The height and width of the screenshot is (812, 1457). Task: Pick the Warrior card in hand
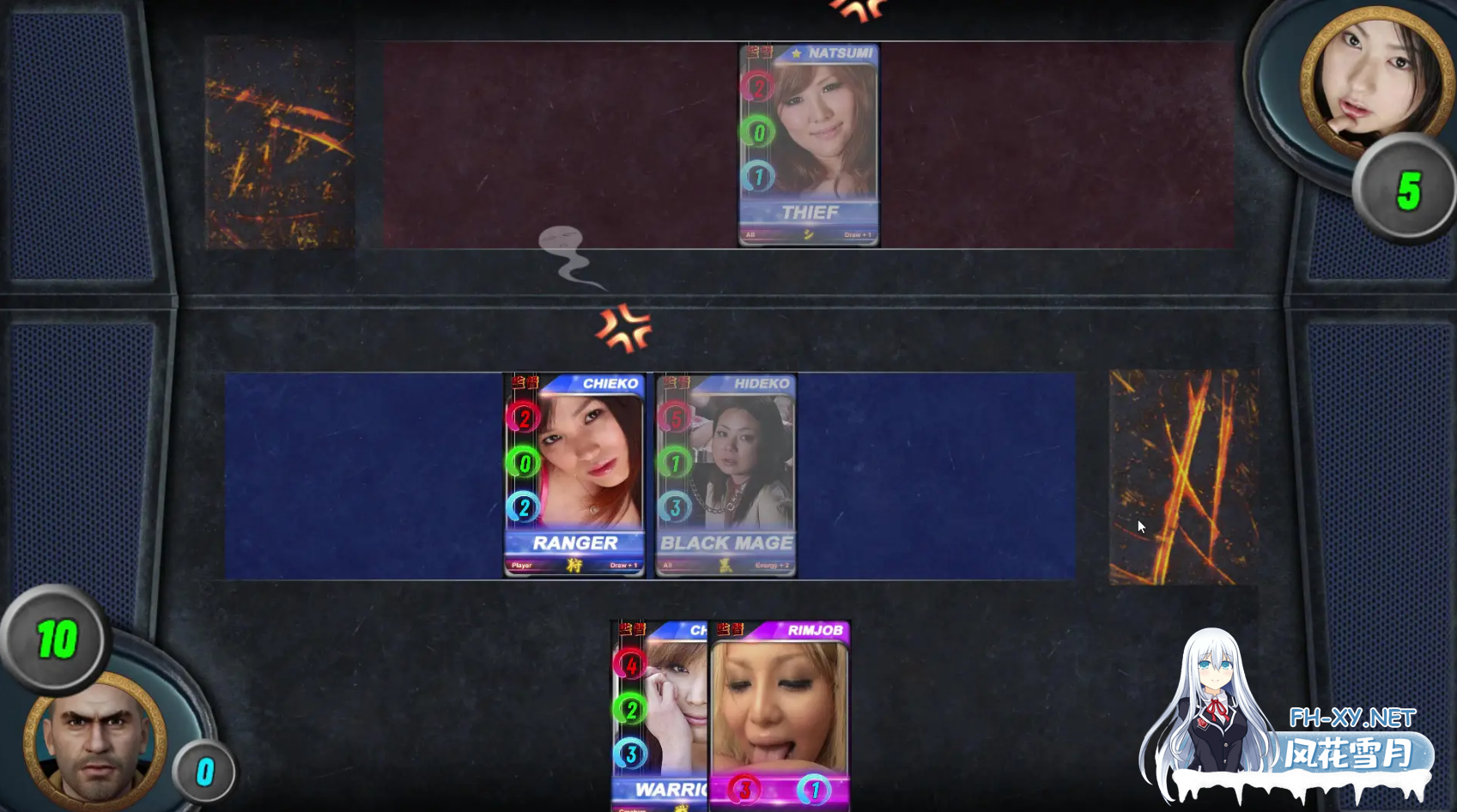(x=659, y=717)
